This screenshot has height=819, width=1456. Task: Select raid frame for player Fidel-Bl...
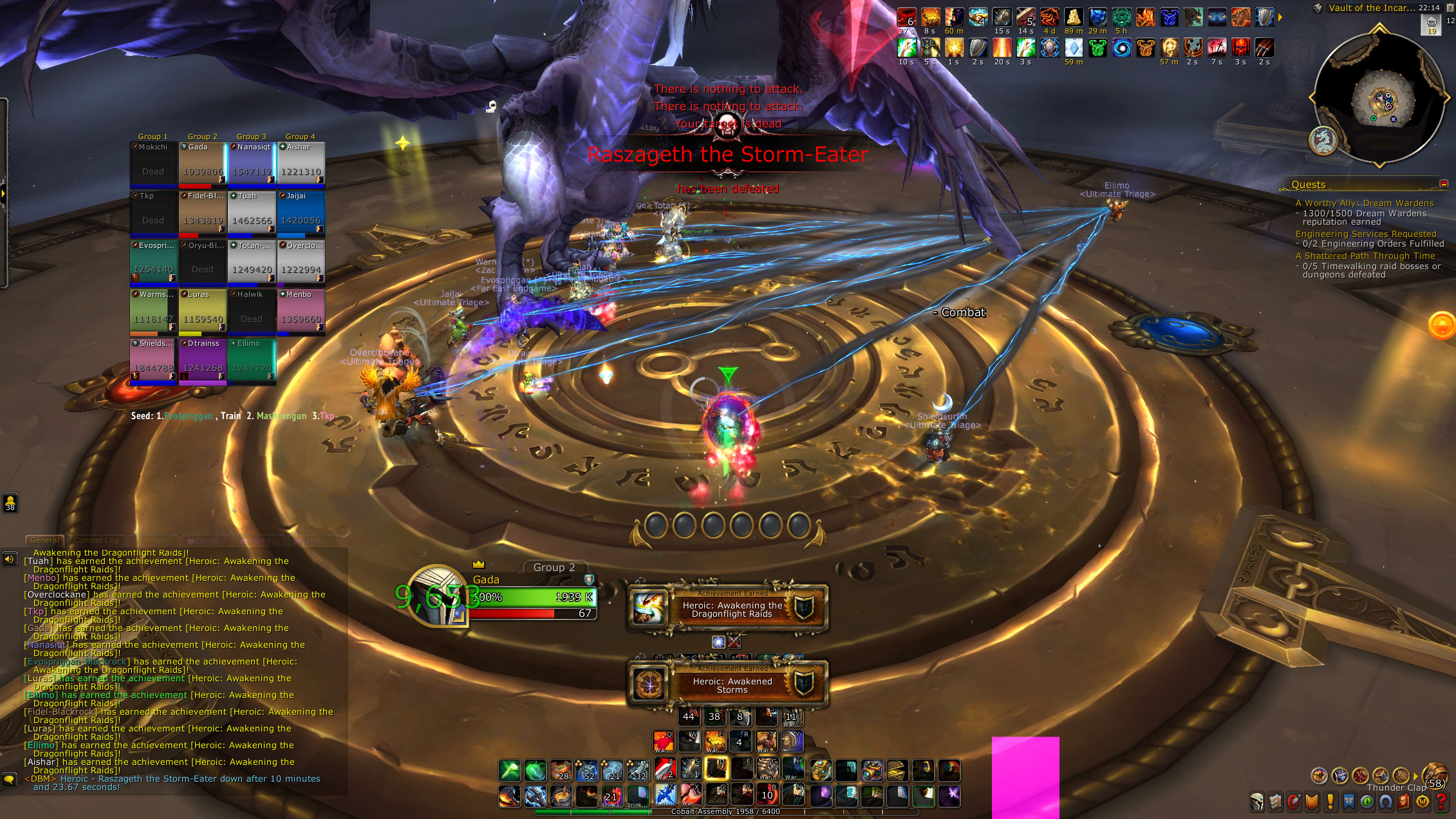pos(203,212)
